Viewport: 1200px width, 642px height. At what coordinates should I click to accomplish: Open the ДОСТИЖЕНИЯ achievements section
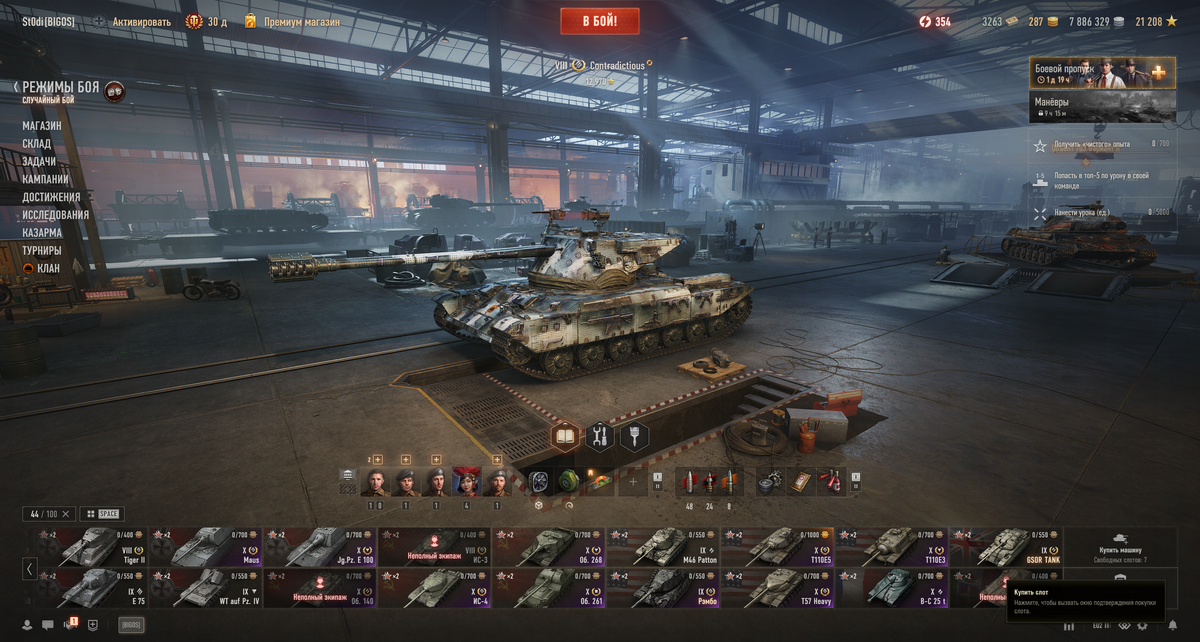tap(51, 197)
